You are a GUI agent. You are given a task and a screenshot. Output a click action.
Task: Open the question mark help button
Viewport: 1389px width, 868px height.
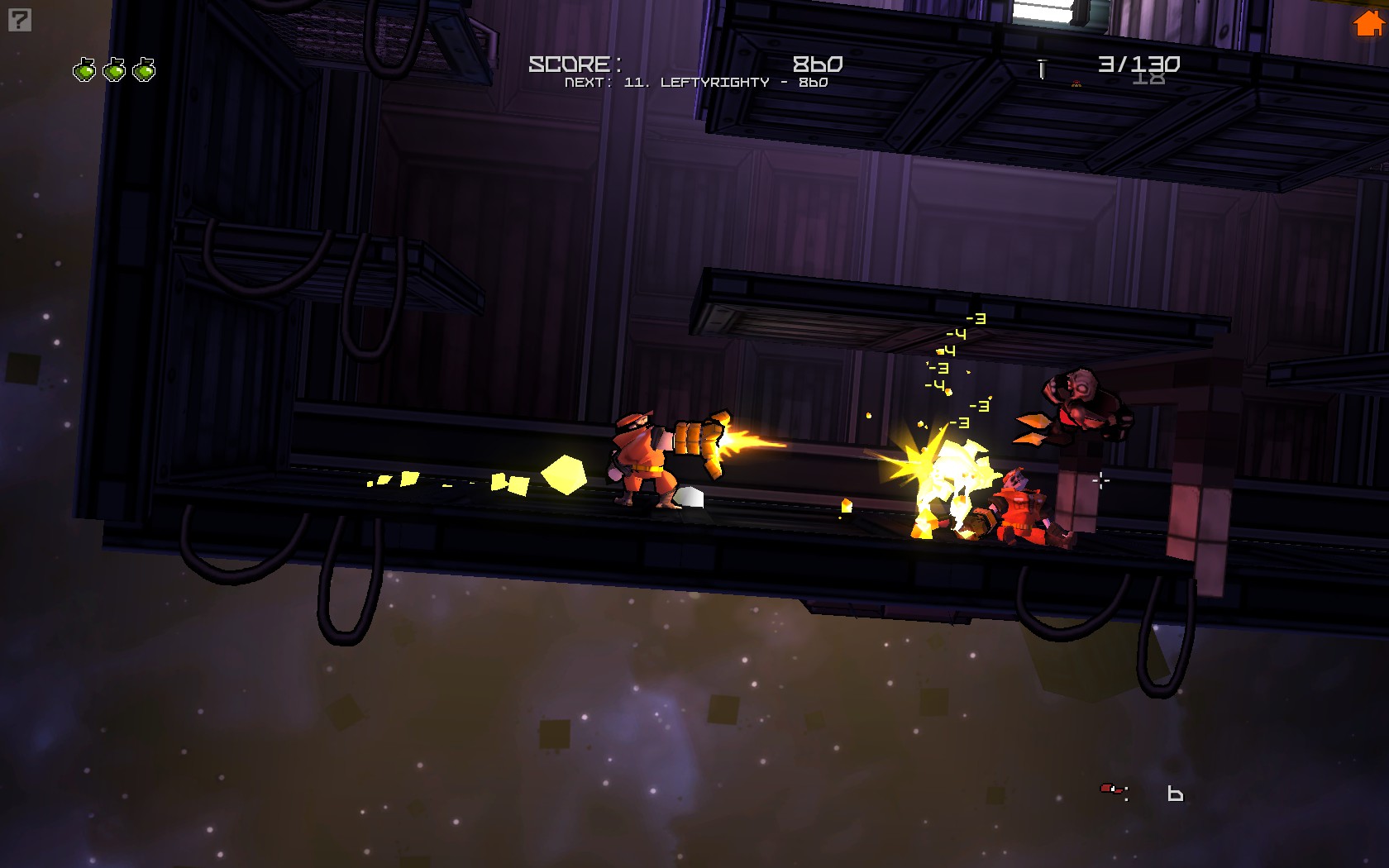tap(20, 20)
